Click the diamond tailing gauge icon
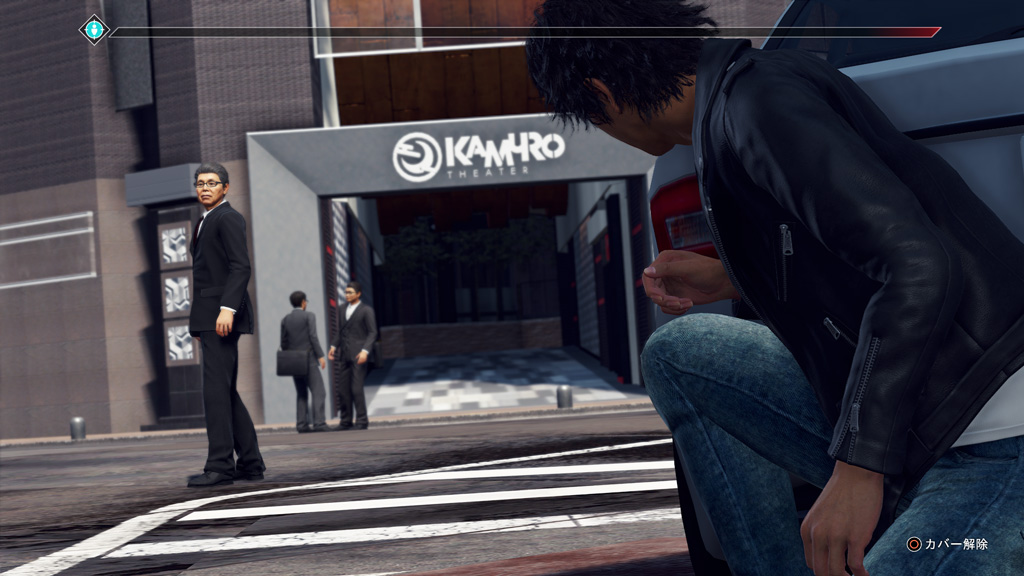 point(94,30)
